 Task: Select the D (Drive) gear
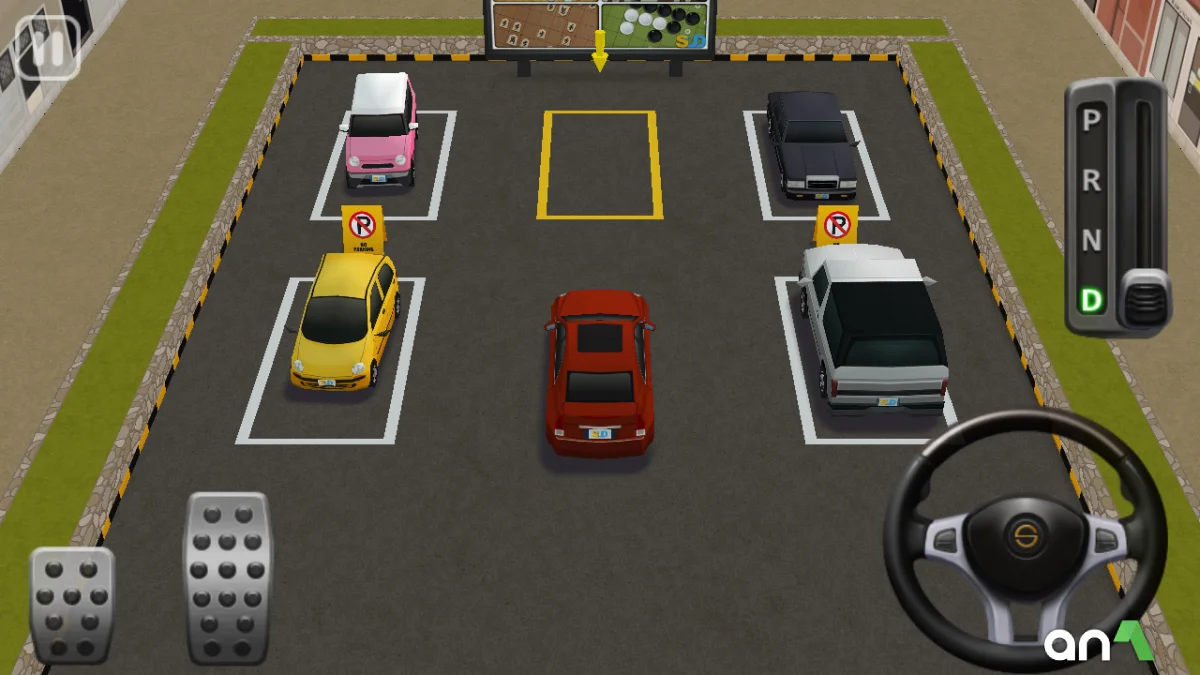point(1092,300)
